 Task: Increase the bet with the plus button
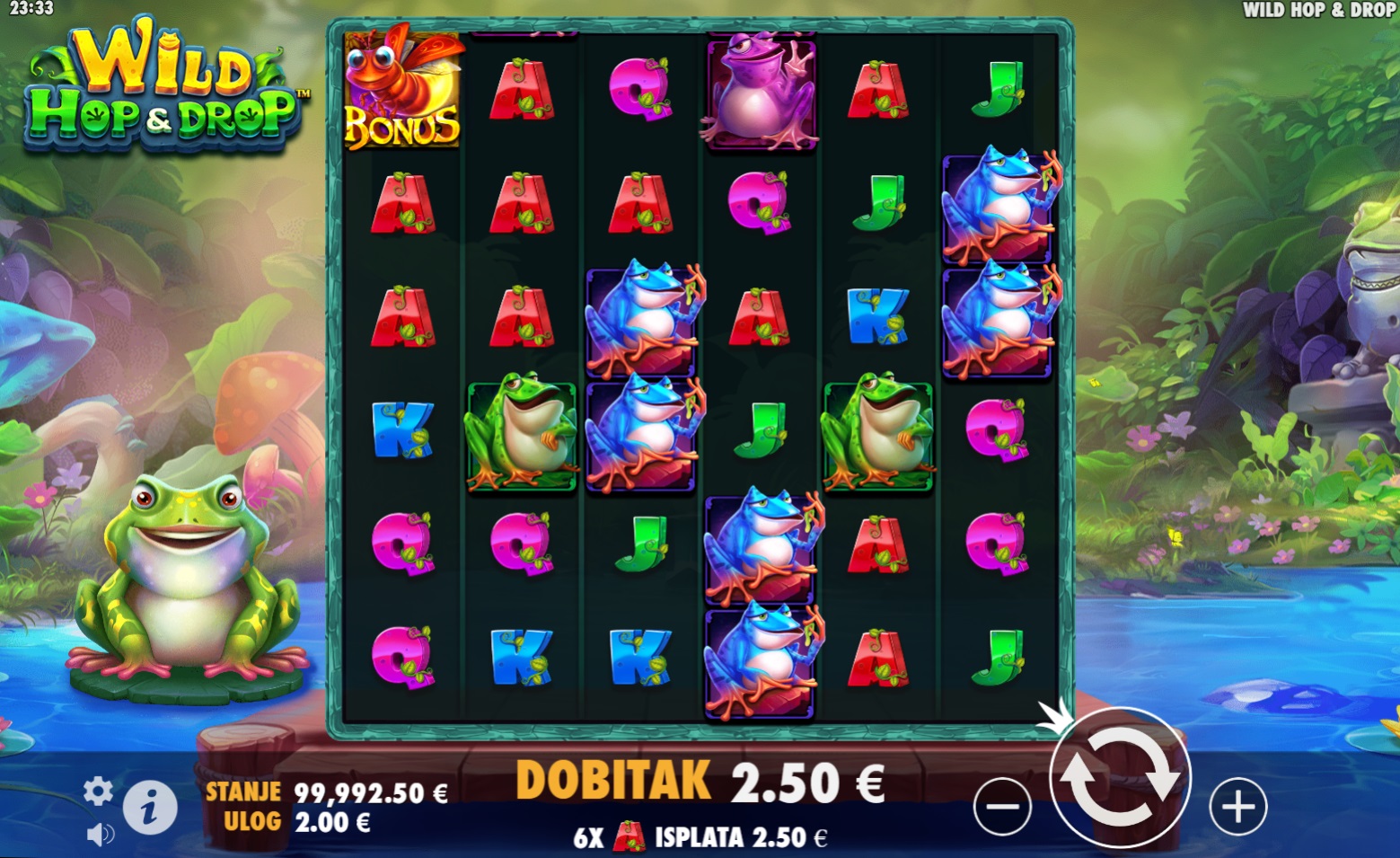tap(1237, 806)
